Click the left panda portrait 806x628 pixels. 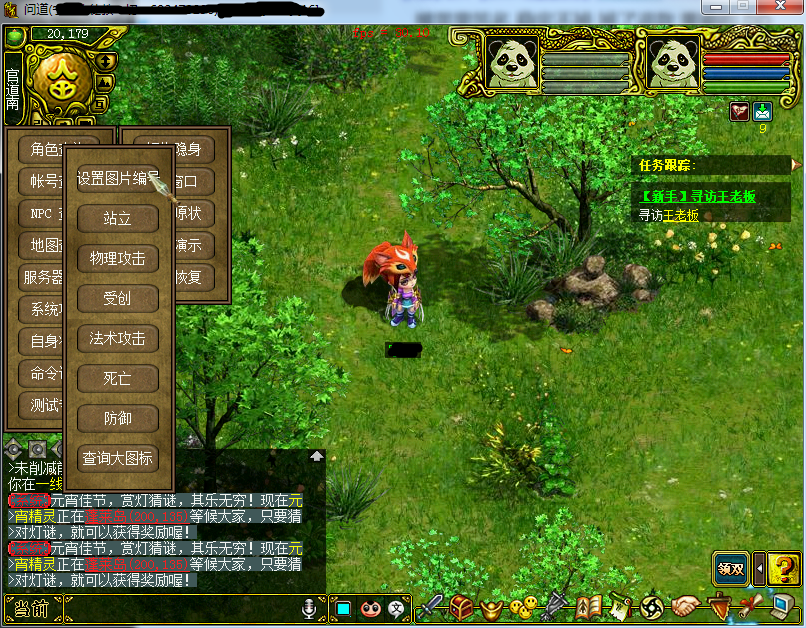pyautogui.click(x=513, y=62)
